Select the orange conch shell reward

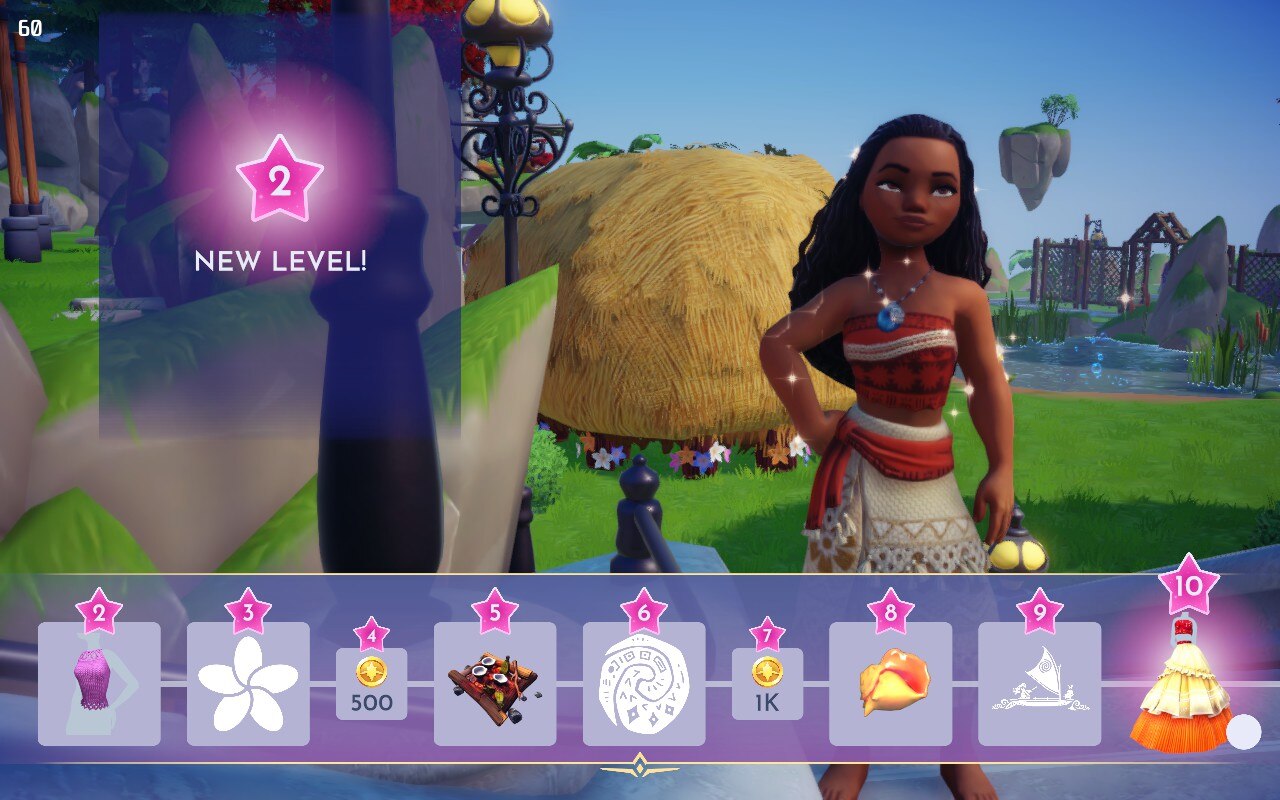pos(890,684)
